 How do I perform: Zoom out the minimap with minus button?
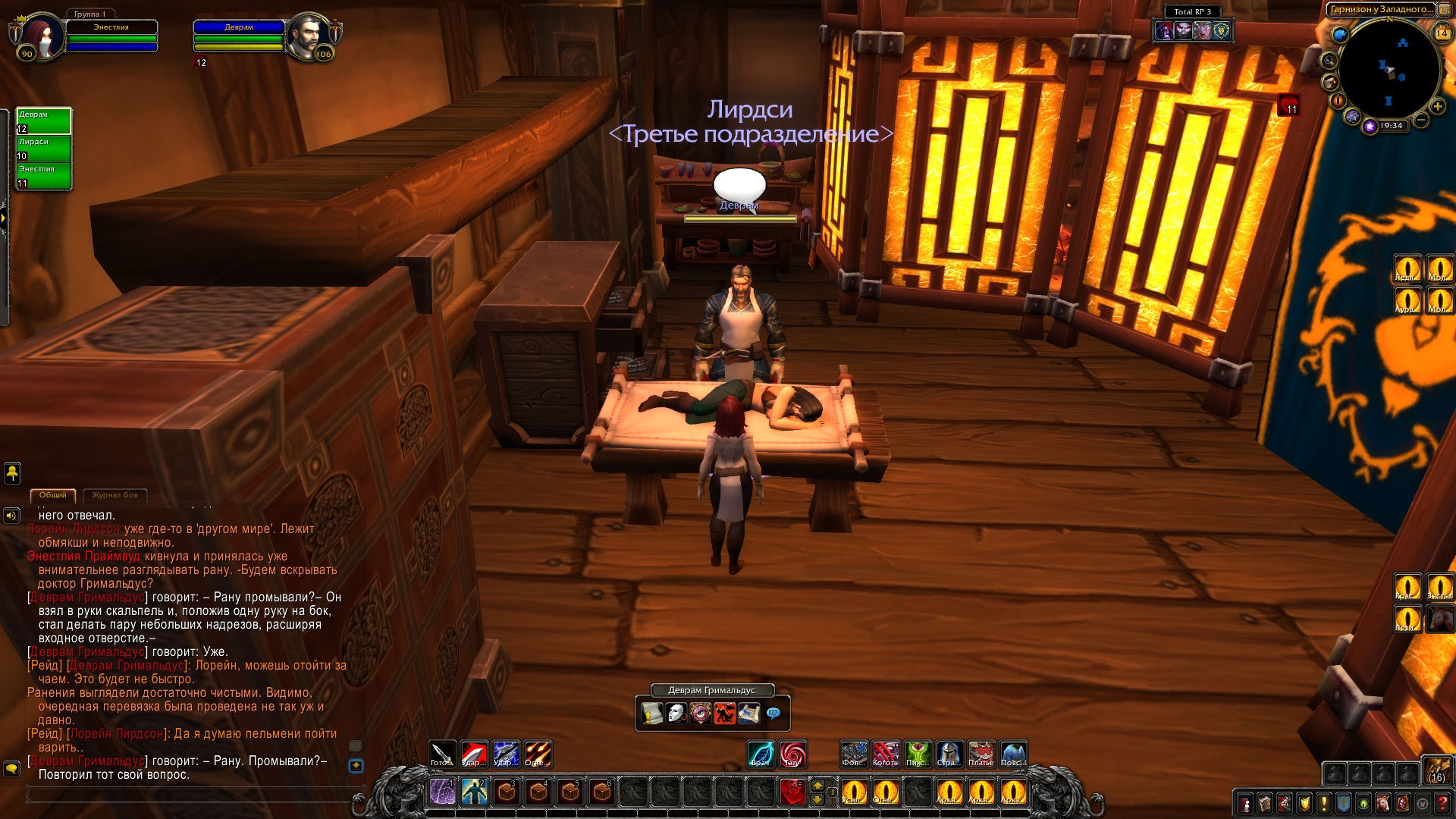[x=1421, y=120]
